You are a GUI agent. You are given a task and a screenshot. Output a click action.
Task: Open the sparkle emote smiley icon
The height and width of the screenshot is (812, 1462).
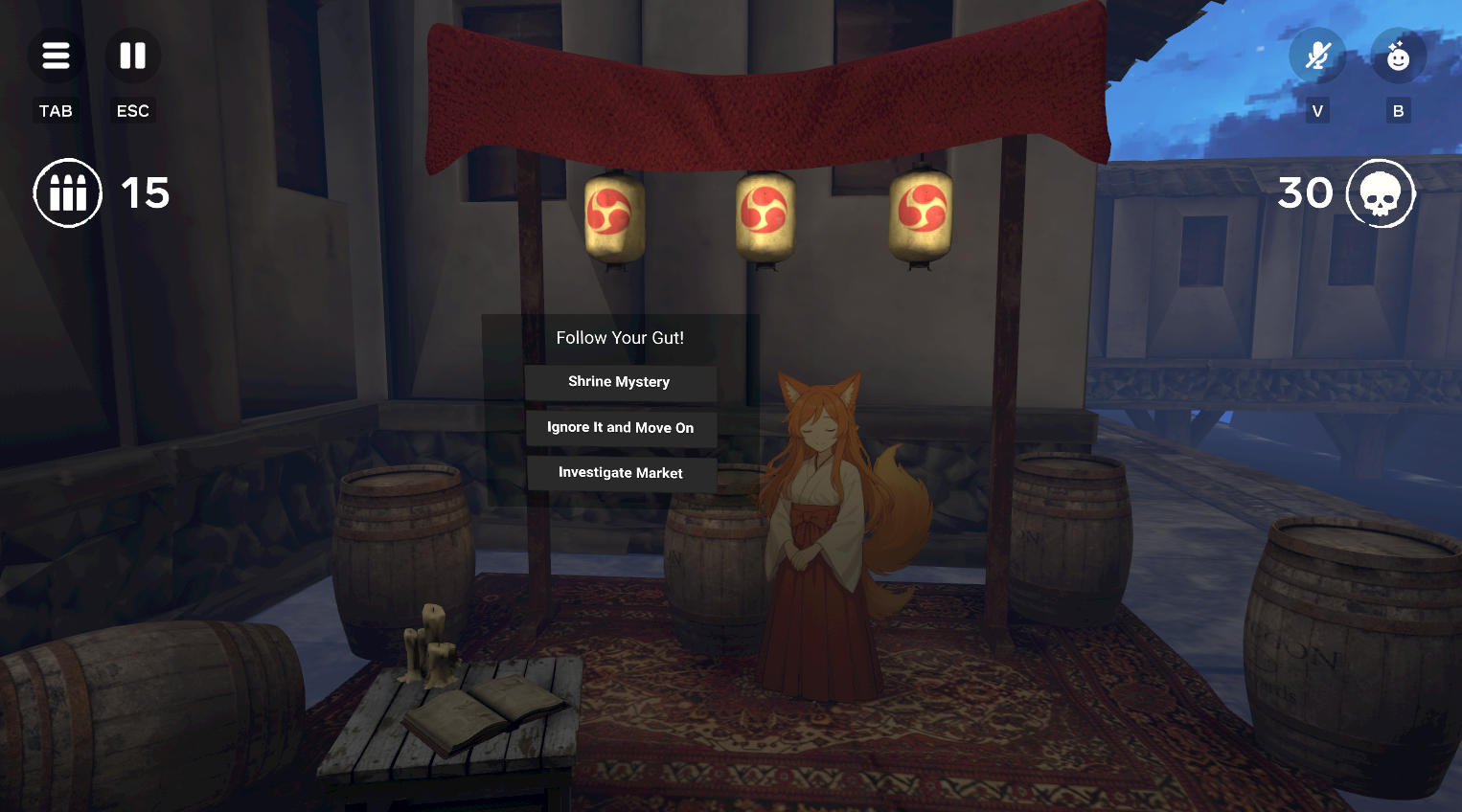coord(1398,55)
